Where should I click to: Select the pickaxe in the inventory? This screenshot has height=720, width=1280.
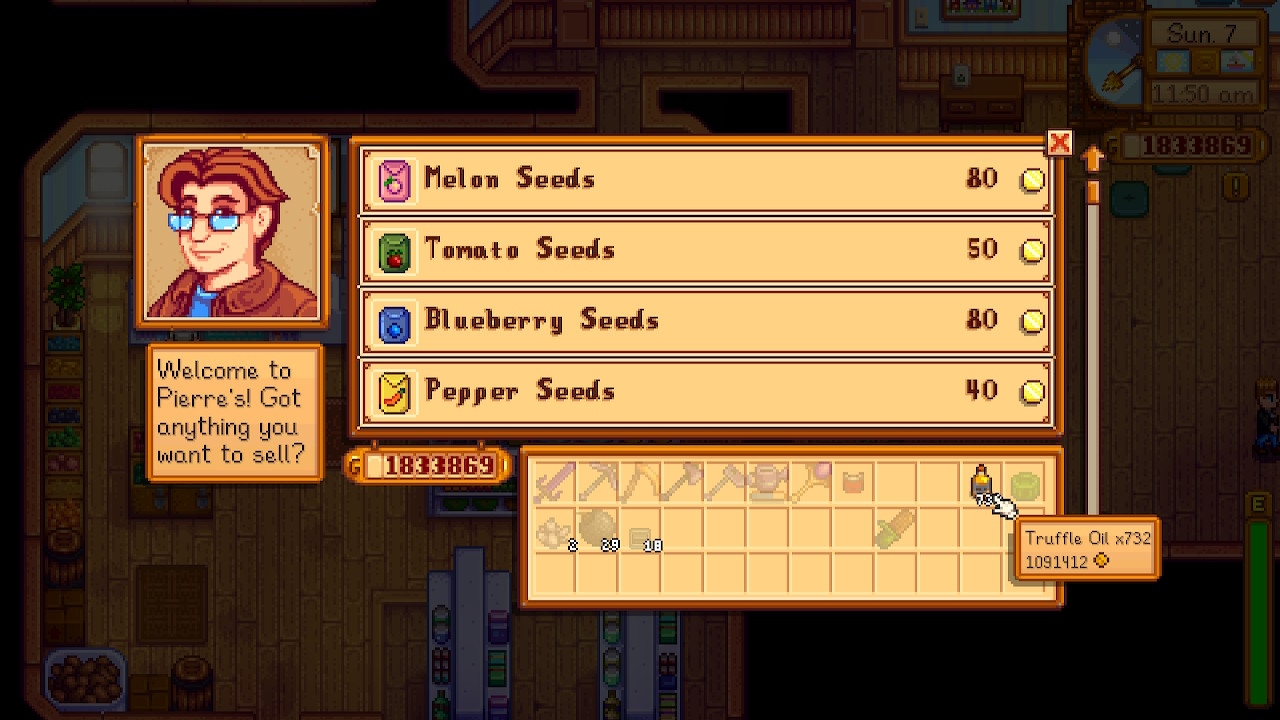[599, 482]
